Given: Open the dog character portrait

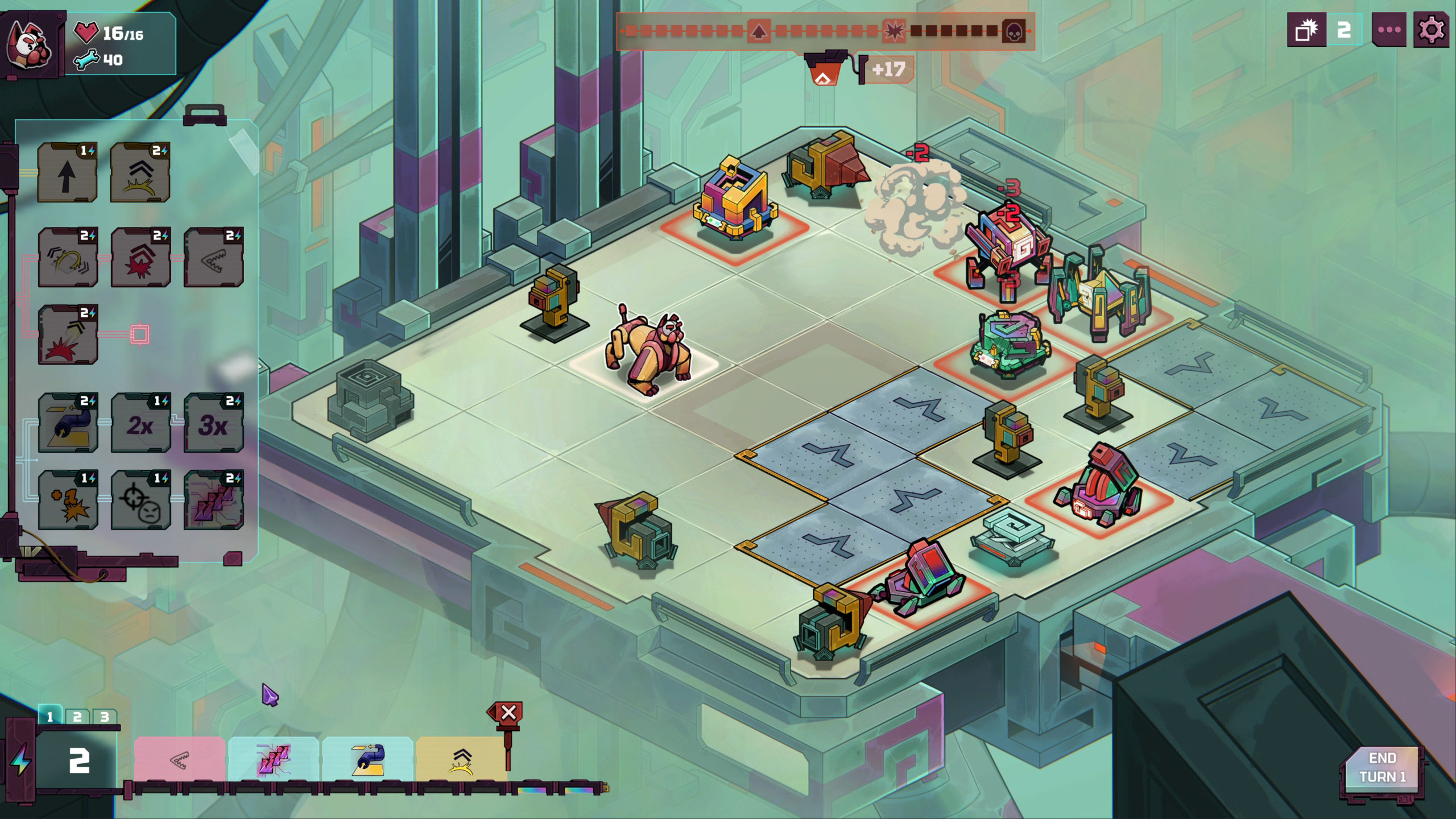Looking at the screenshot, I should [30, 44].
